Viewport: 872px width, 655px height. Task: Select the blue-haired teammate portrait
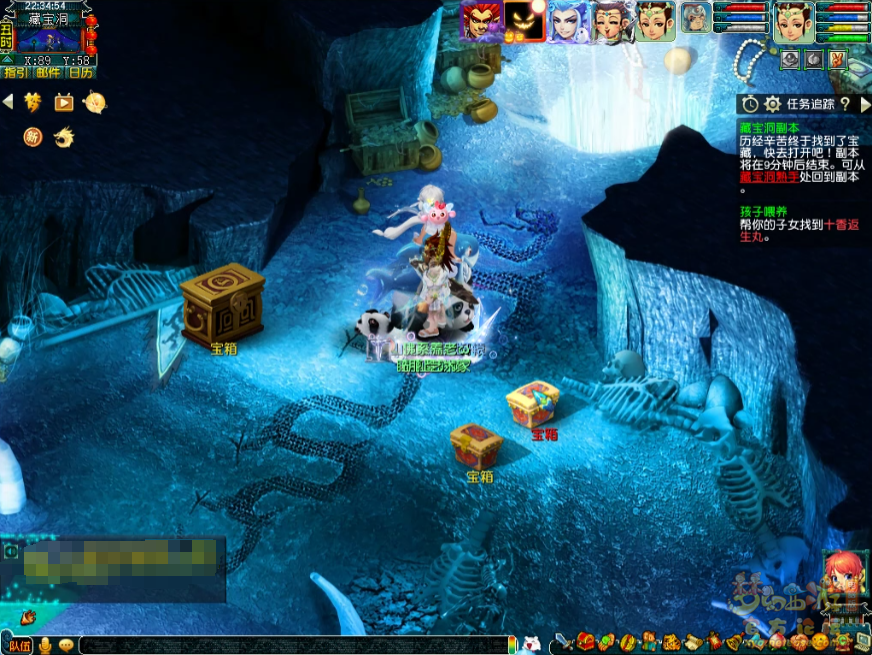pyautogui.click(x=567, y=21)
